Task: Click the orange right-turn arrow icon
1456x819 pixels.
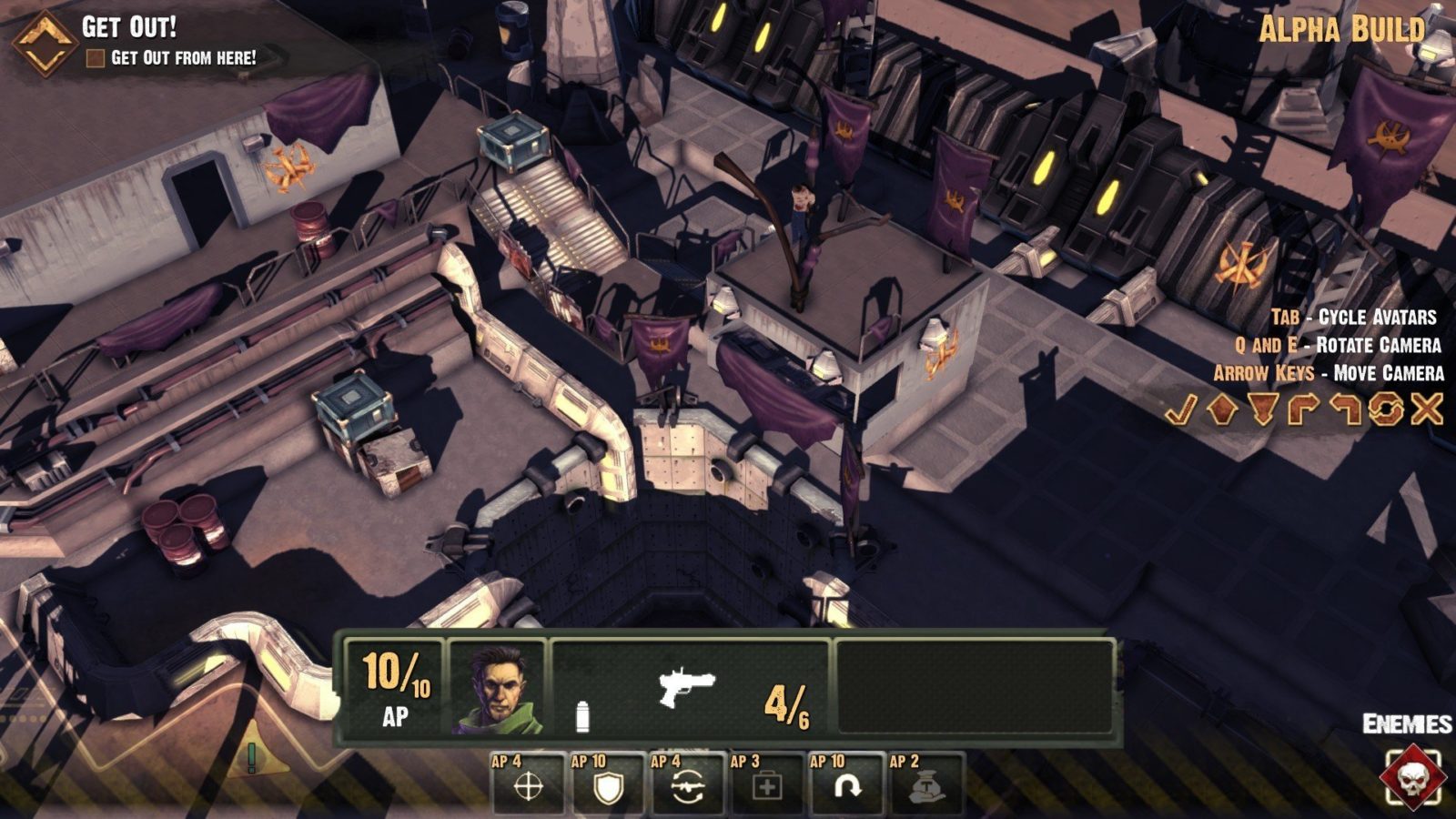Action: click(1303, 410)
